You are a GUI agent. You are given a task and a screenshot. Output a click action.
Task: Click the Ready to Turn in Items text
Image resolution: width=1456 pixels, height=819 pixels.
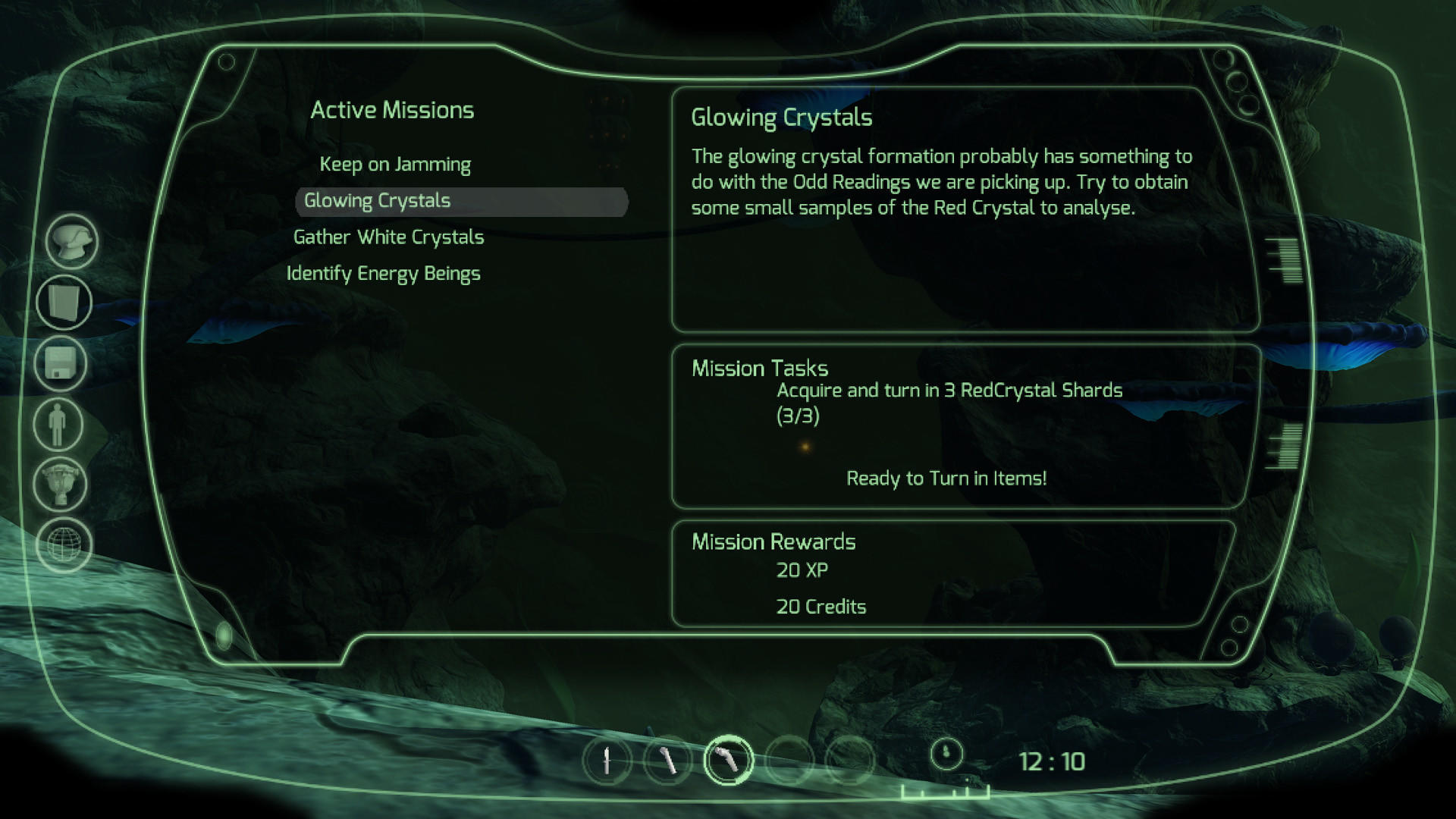click(947, 479)
